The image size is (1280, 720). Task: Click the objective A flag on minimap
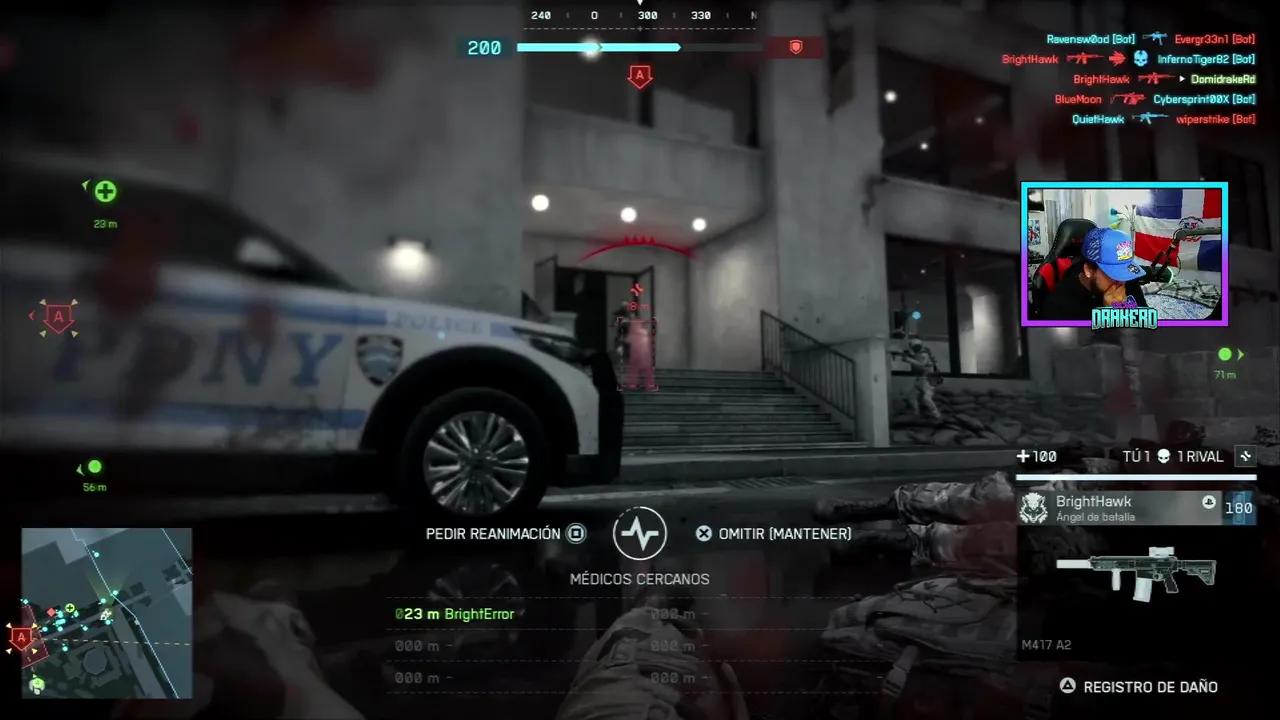point(22,636)
